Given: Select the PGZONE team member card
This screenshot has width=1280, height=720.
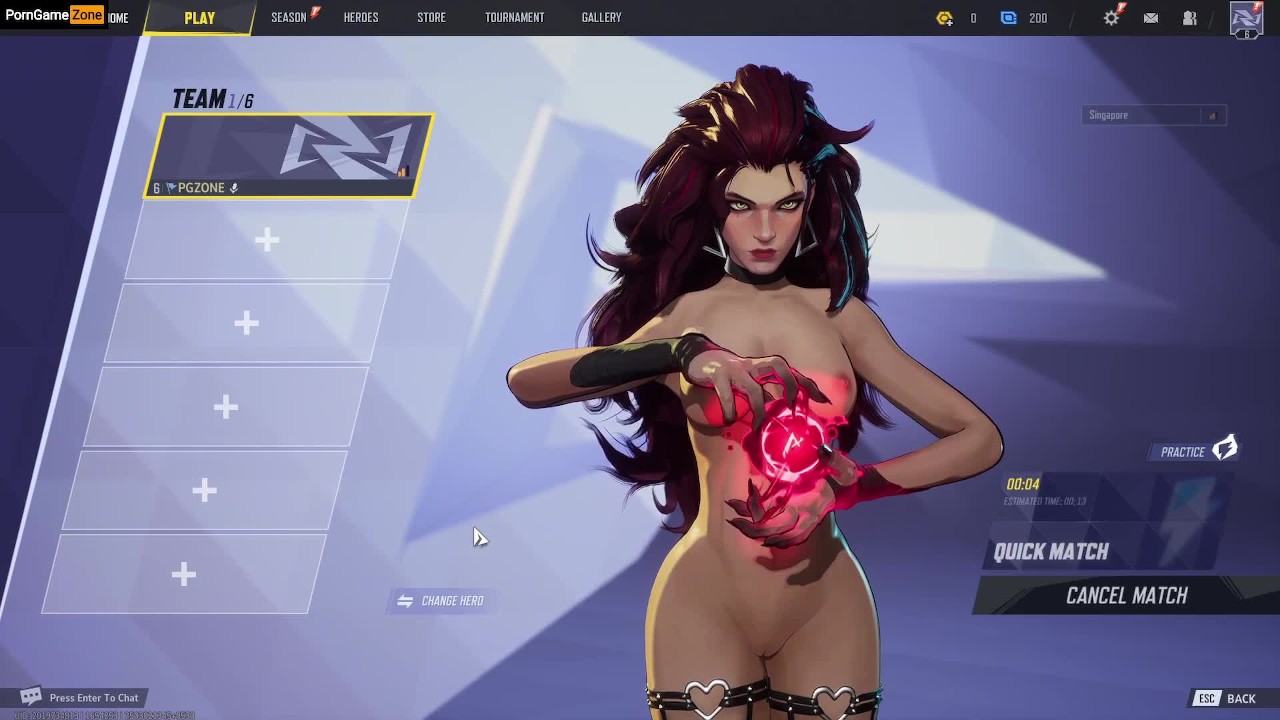Looking at the screenshot, I should point(289,155).
